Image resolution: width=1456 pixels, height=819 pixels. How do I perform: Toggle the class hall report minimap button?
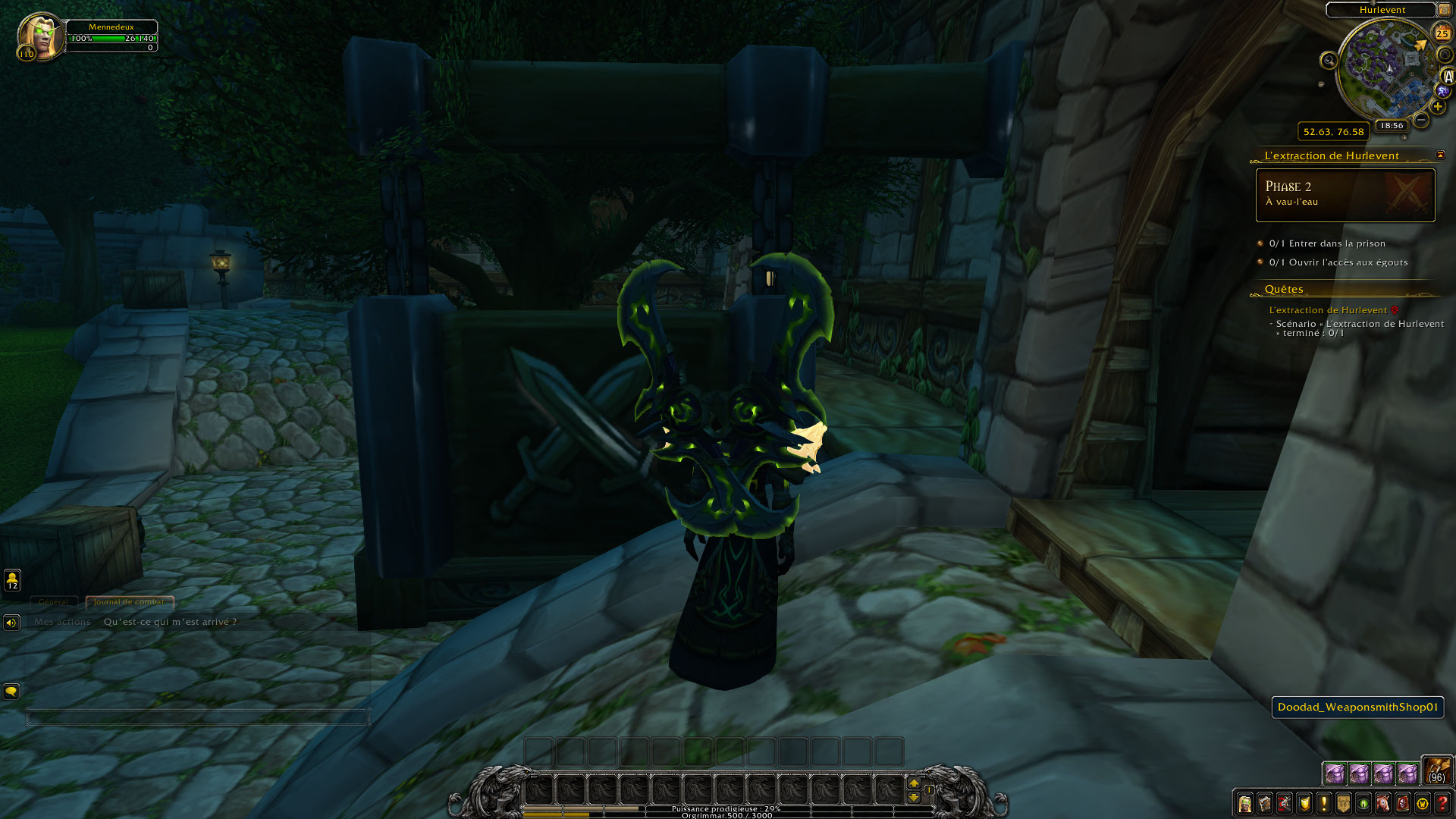coord(1443,90)
